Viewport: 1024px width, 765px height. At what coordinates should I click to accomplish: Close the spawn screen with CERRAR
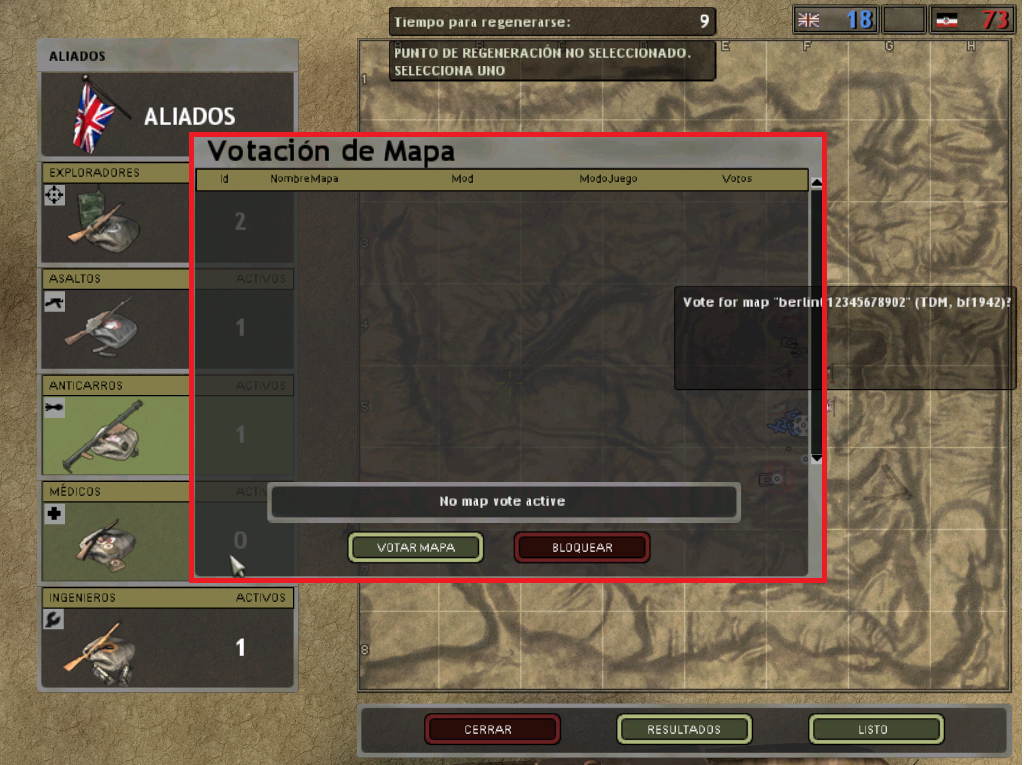click(x=492, y=729)
